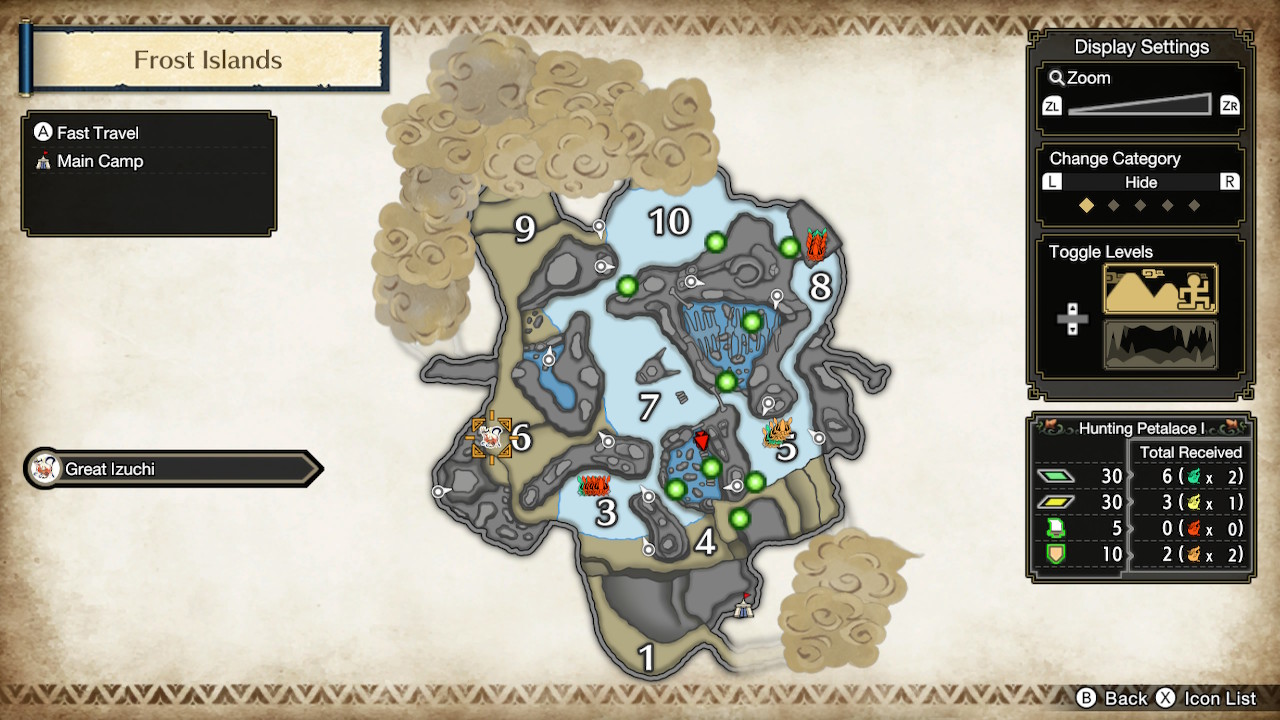Image resolution: width=1280 pixels, height=720 pixels.
Task: Click the Toggle Levels up arrow
Action: click(x=1071, y=308)
